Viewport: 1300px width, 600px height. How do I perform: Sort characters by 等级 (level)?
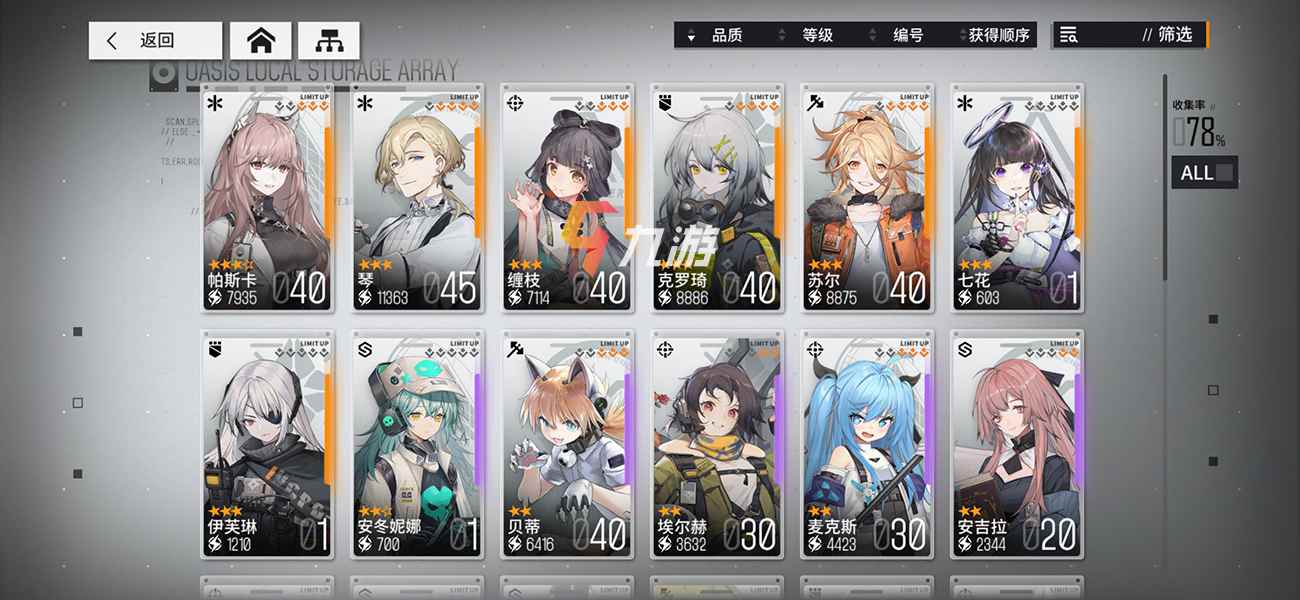(x=812, y=35)
